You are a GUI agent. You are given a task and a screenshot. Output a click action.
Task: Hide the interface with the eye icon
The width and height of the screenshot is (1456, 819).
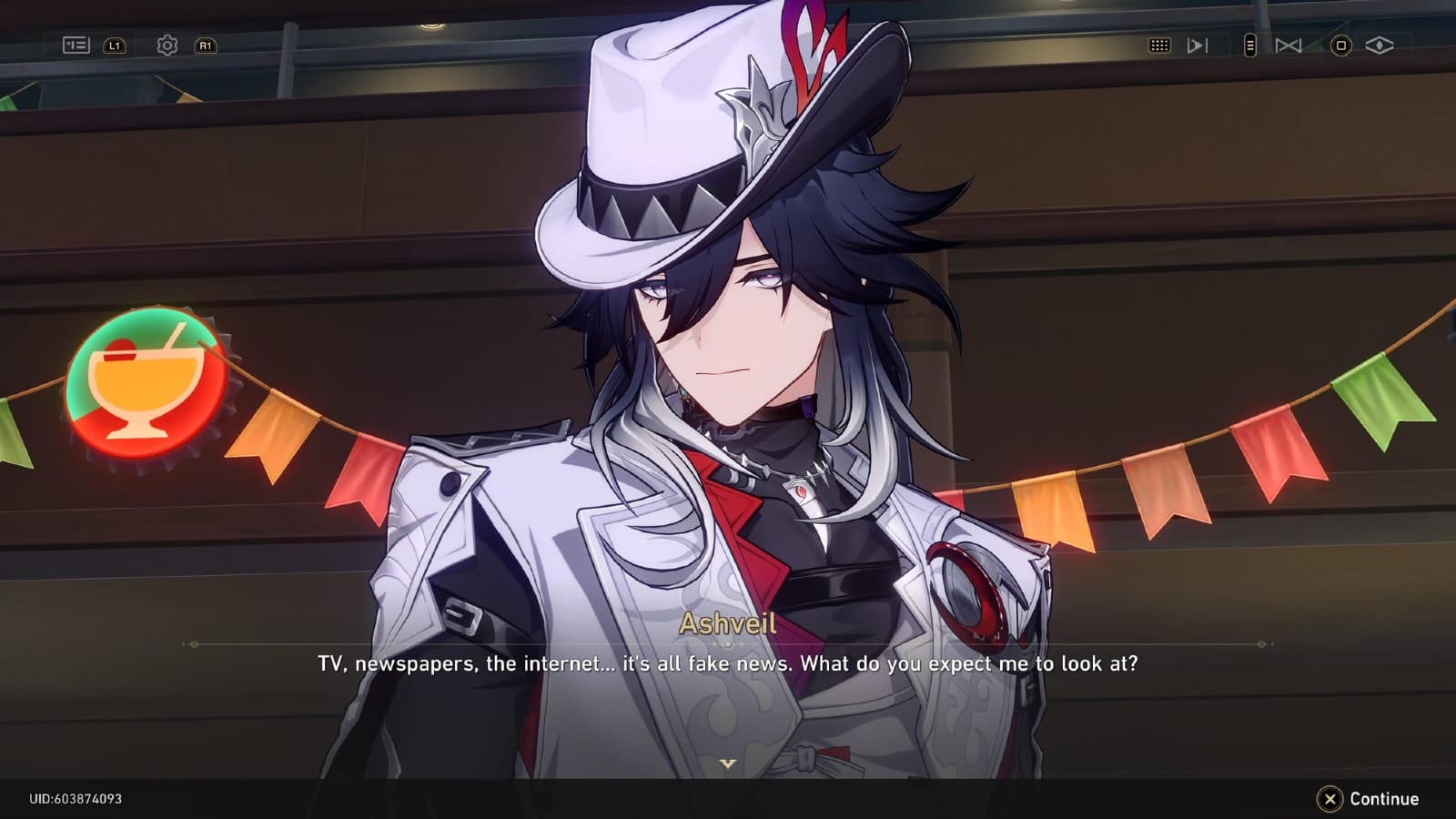tap(1379, 45)
